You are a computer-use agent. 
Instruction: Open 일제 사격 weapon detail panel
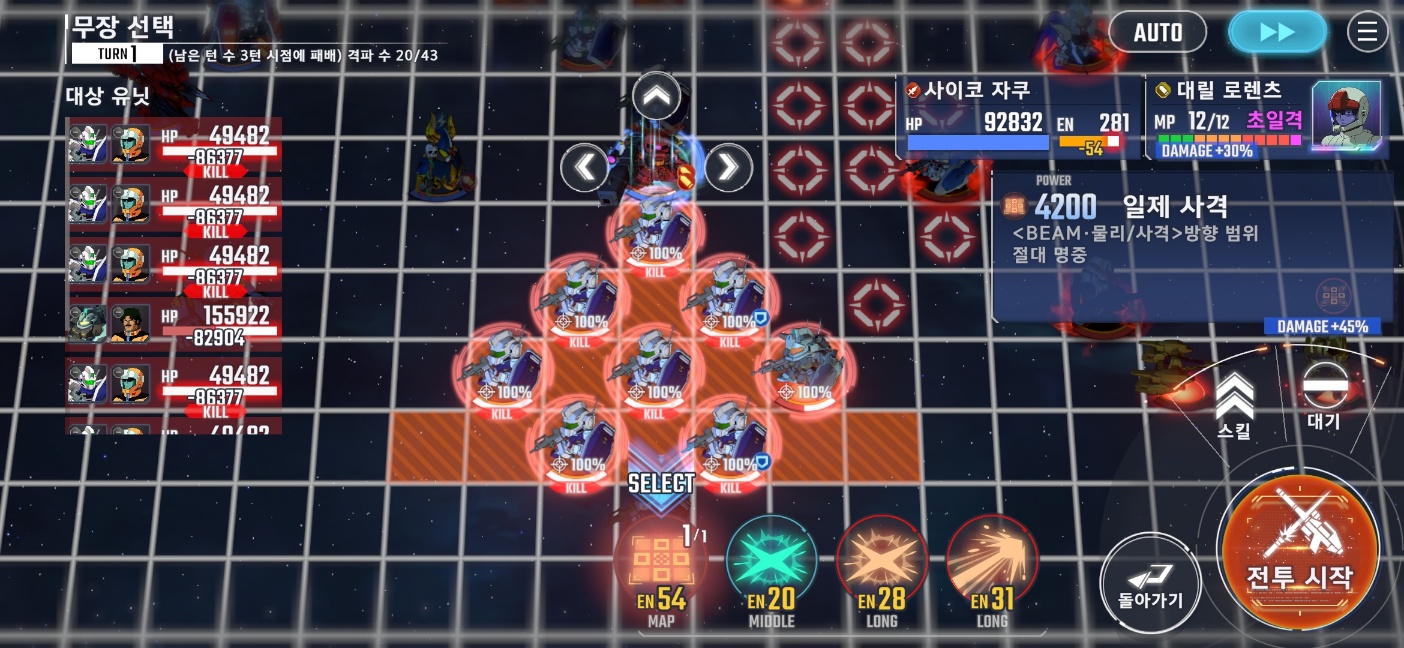[1192, 245]
